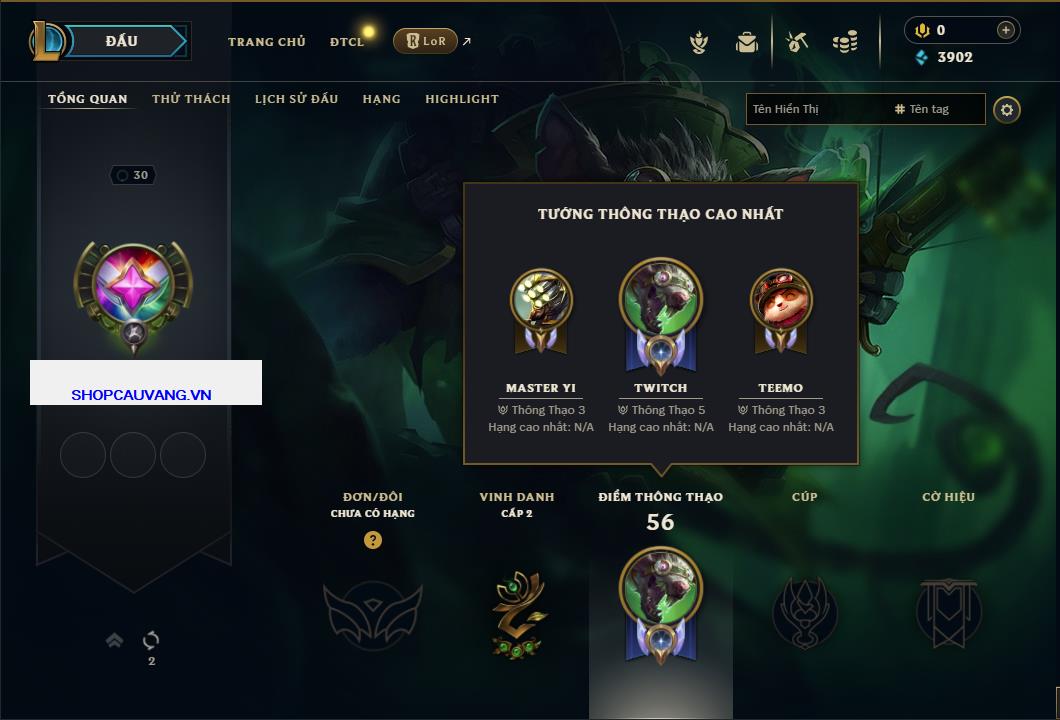Screen dimensions: 1060x720
Task: Focus the Tên Hiển Thị search field
Action: pyautogui.click(x=815, y=109)
